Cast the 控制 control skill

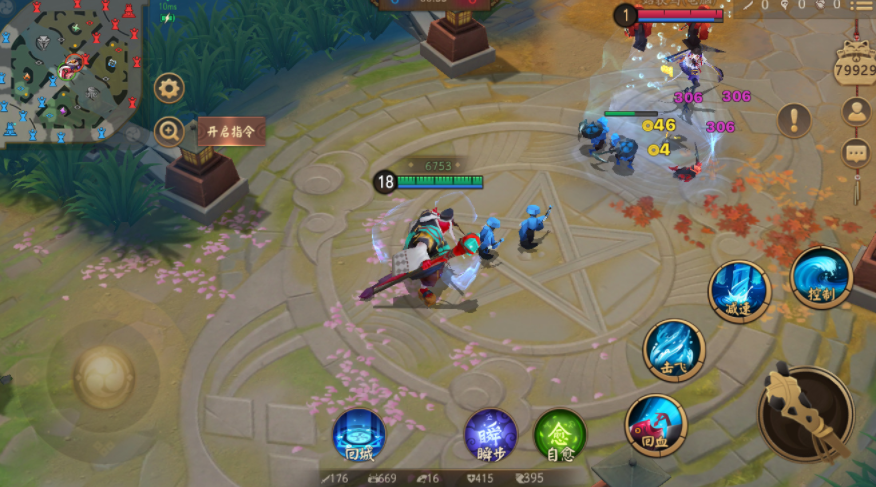821,276
